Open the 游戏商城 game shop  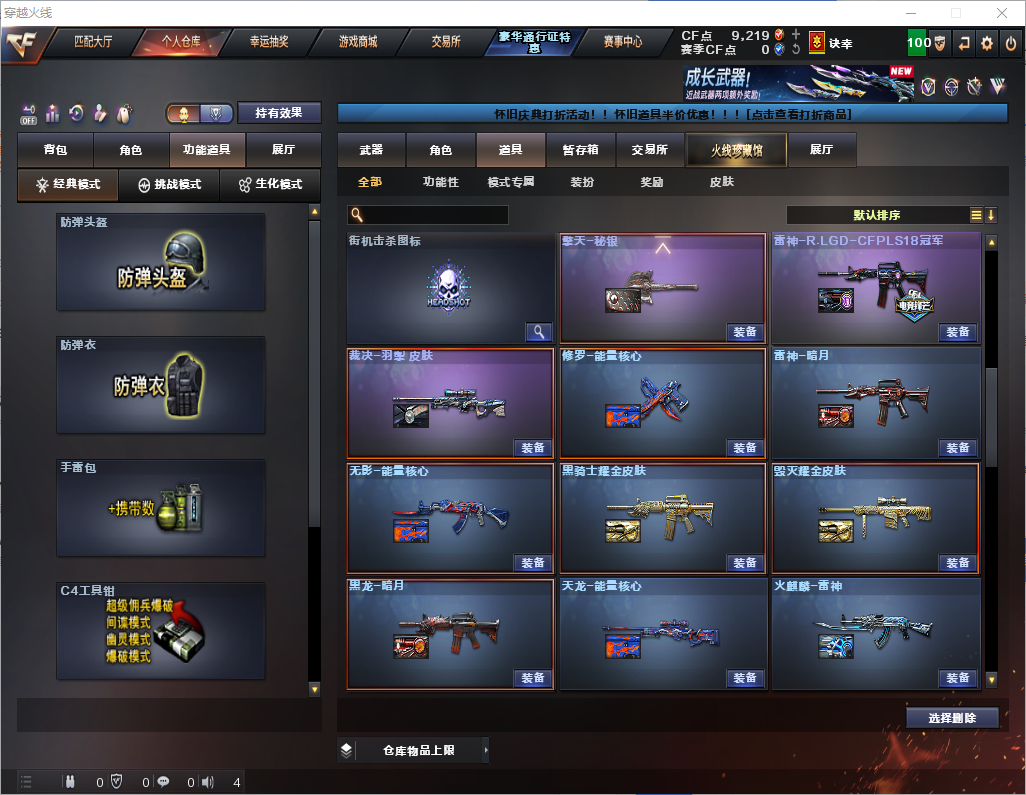[357, 42]
